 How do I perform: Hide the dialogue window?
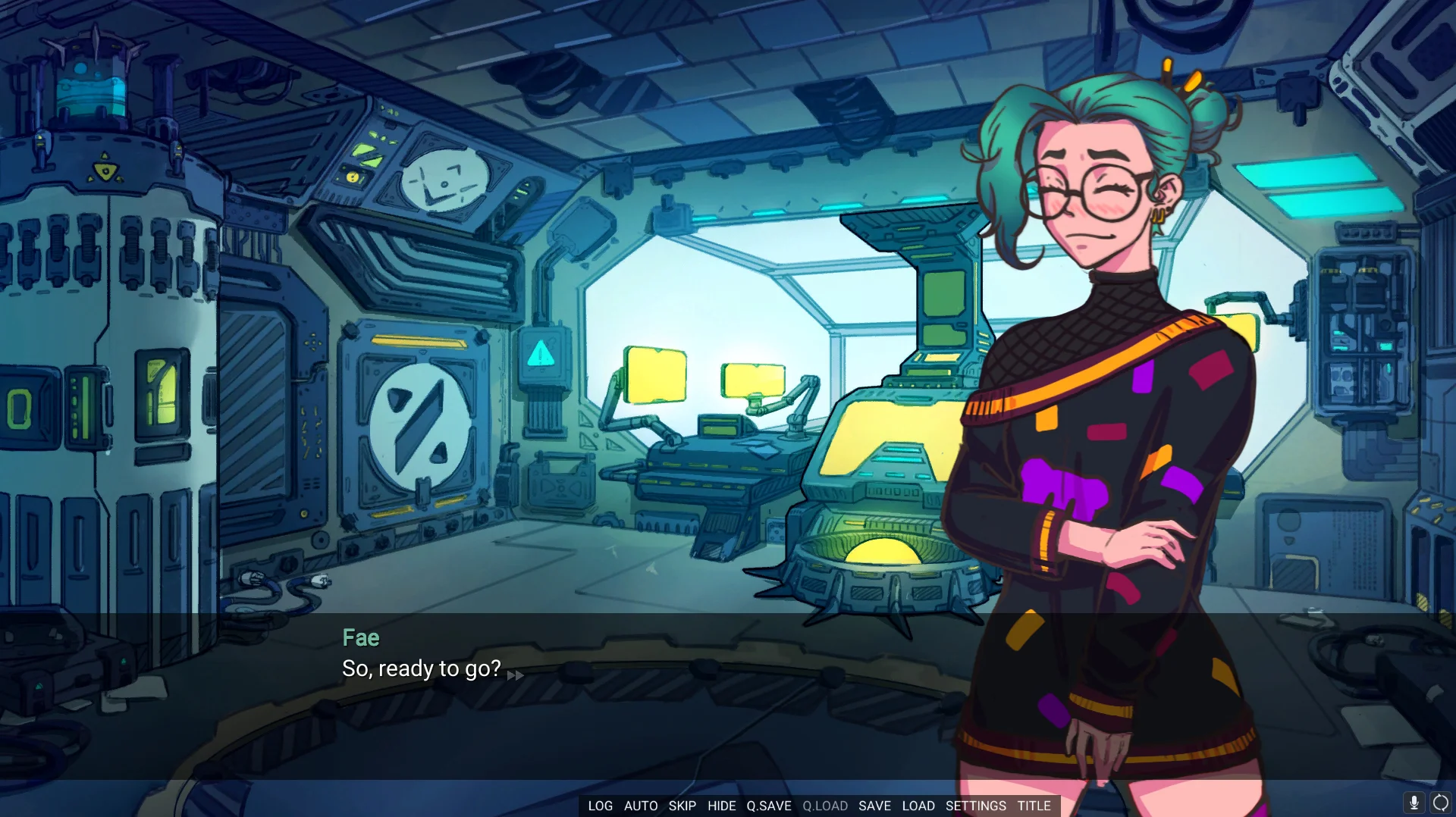721,806
